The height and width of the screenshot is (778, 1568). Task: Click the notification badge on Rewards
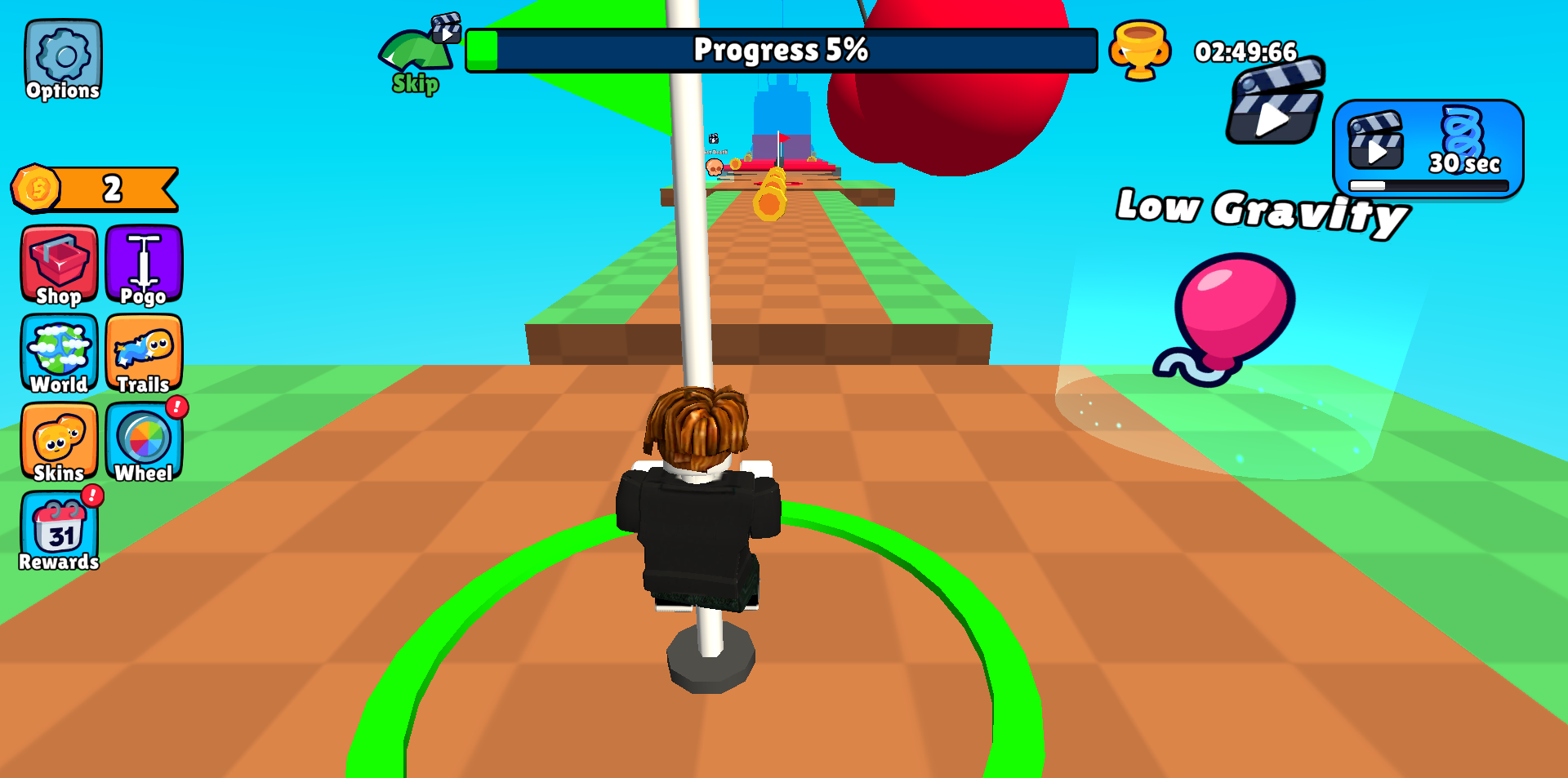[91, 495]
